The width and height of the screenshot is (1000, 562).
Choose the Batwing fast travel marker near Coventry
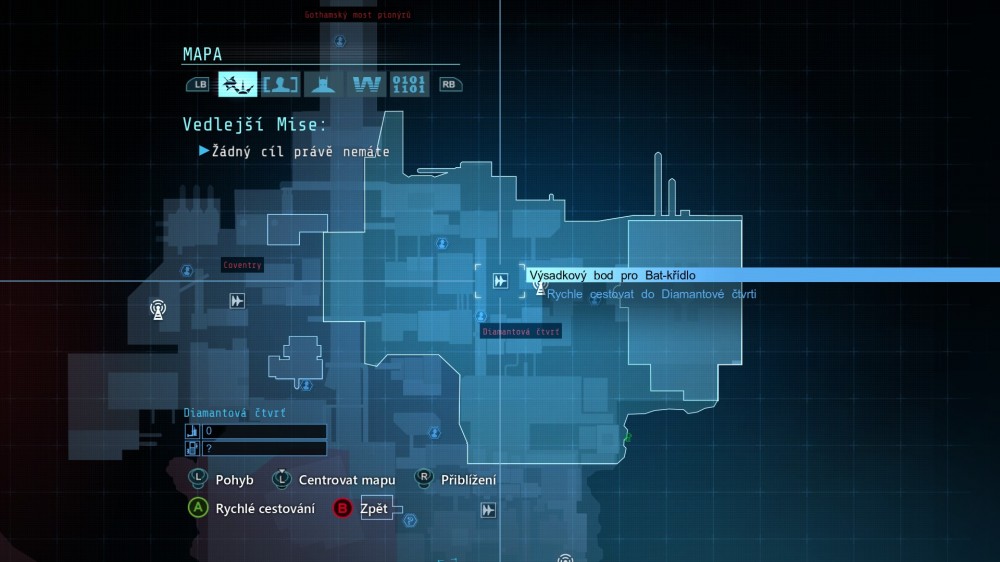[237, 300]
